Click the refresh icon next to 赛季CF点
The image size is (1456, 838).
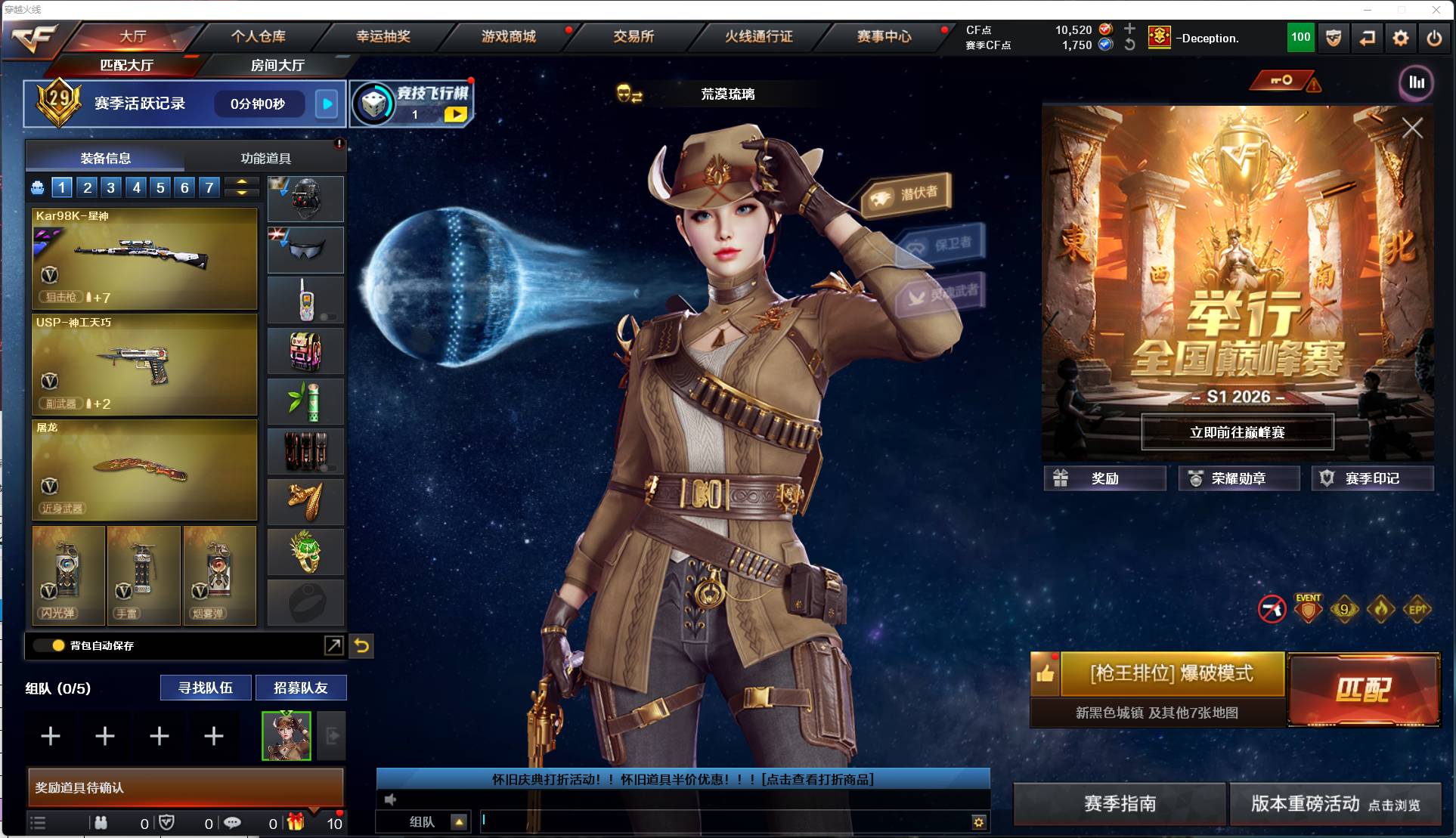click(x=1129, y=46)
